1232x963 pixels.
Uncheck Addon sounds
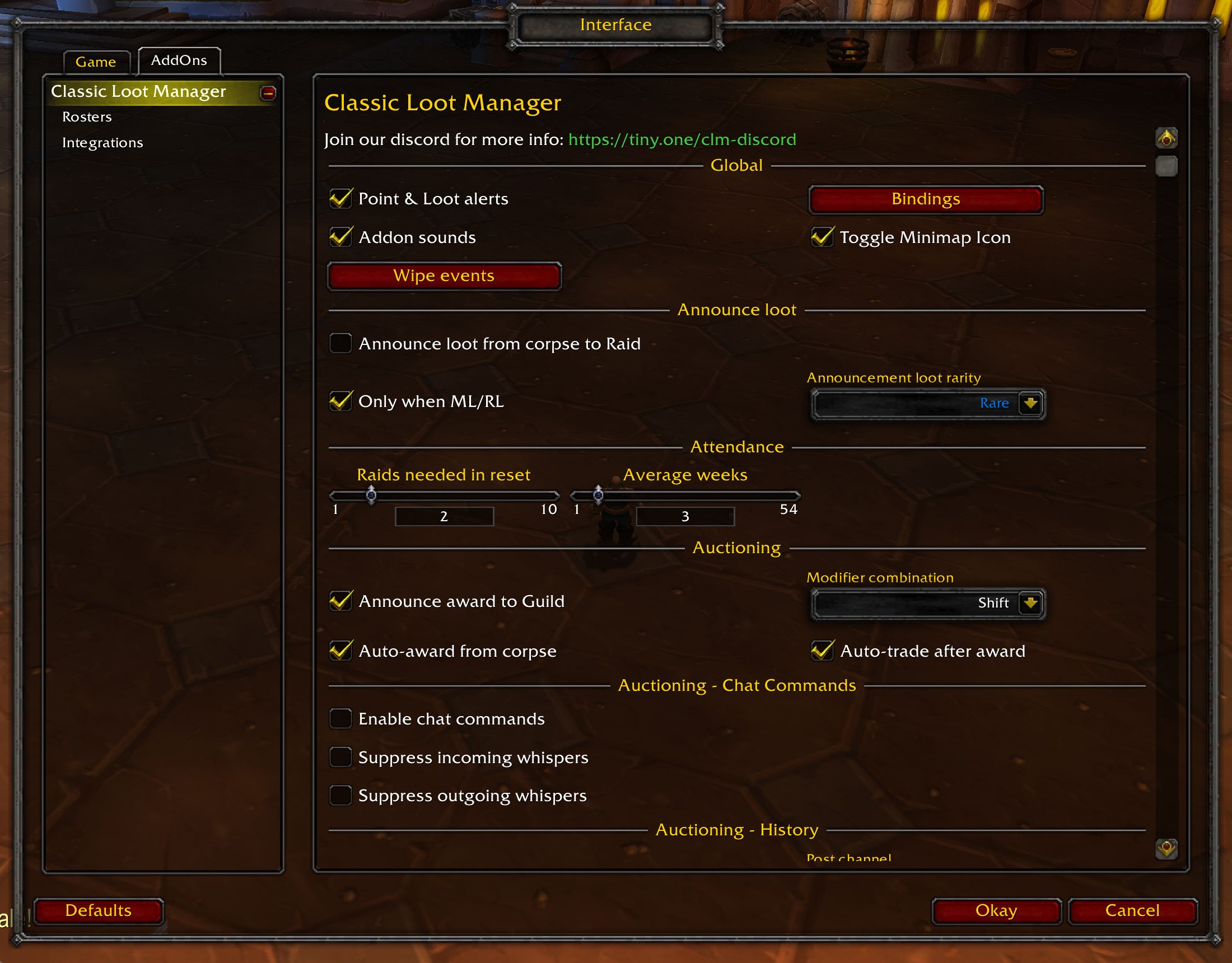click(340, 237)
